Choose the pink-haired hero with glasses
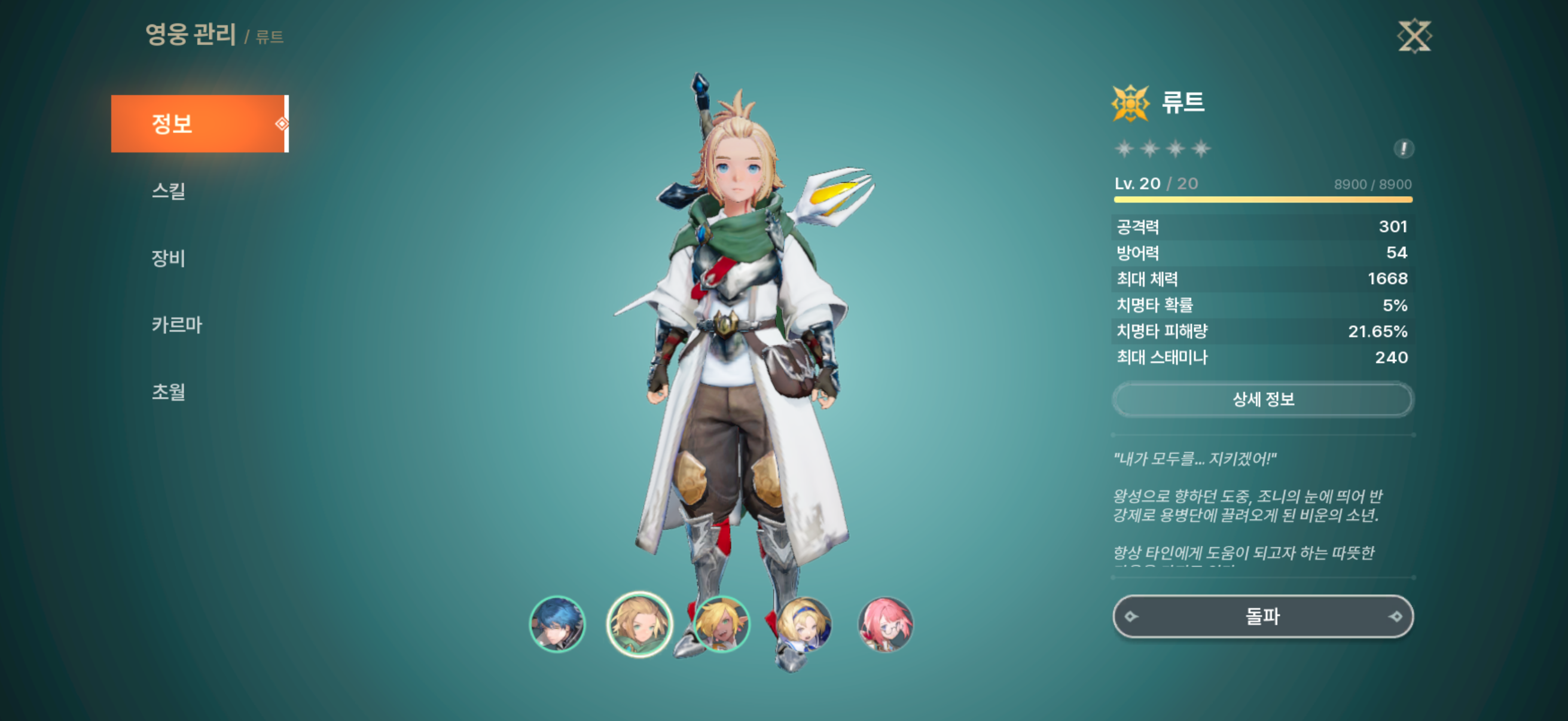 (x=886, y=624)
